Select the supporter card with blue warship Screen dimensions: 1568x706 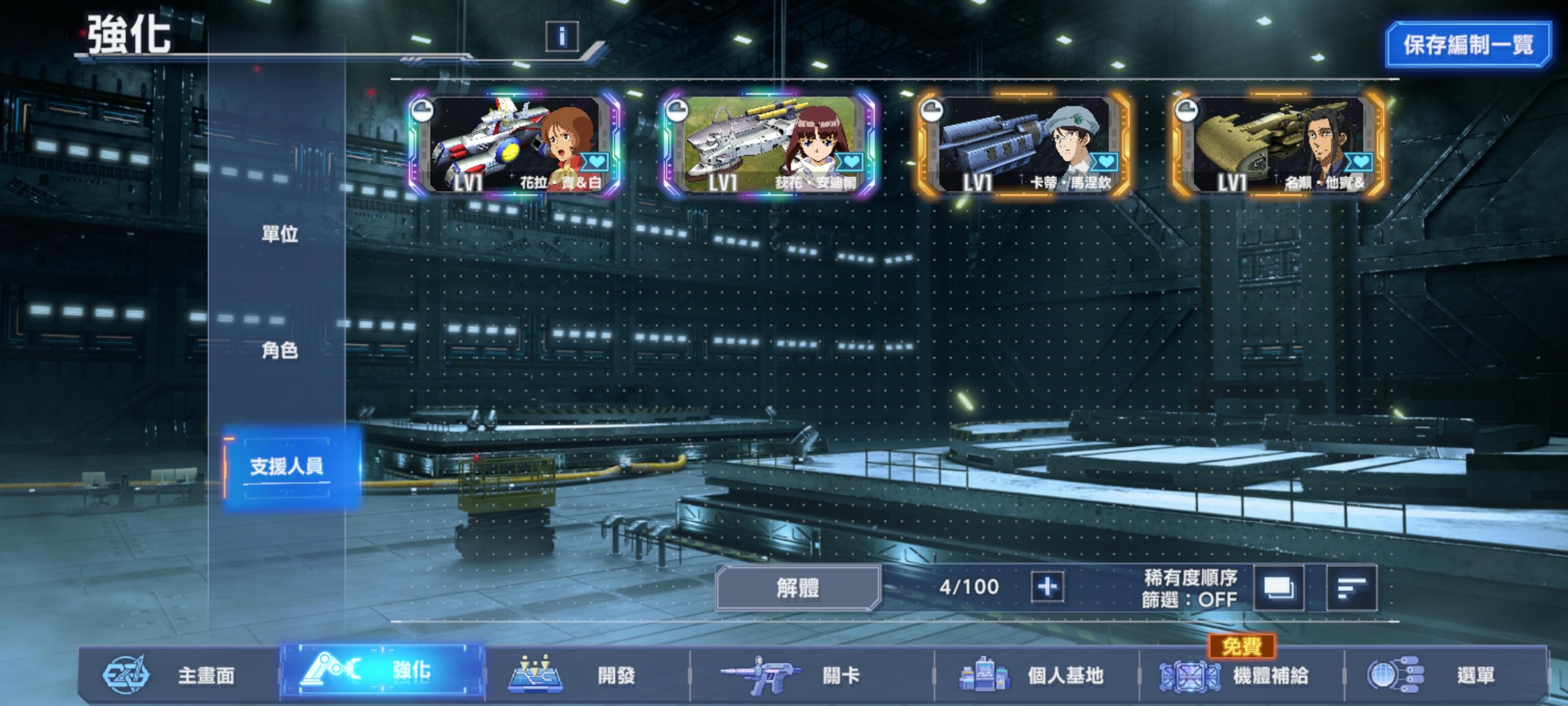tap(1024, 144)
